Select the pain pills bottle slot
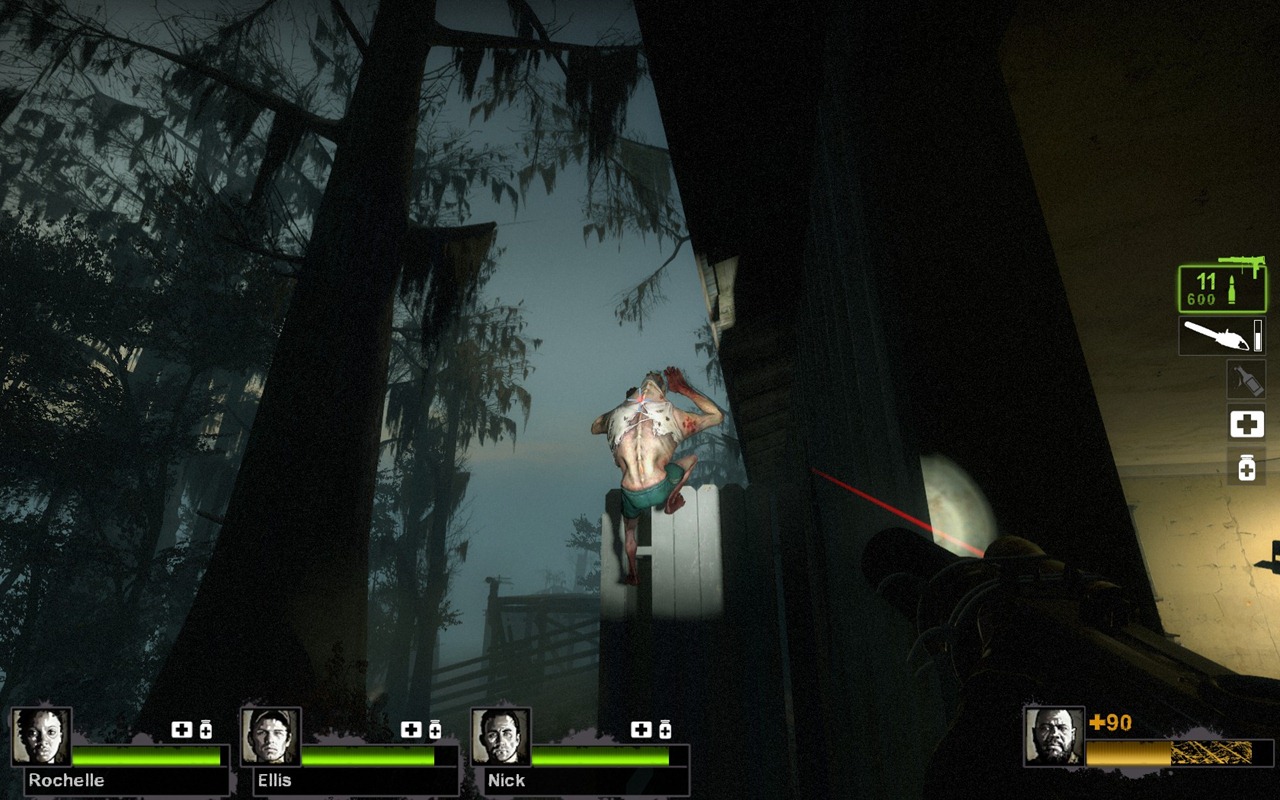Screen dimensions: 1280x800 [1246, 467]
